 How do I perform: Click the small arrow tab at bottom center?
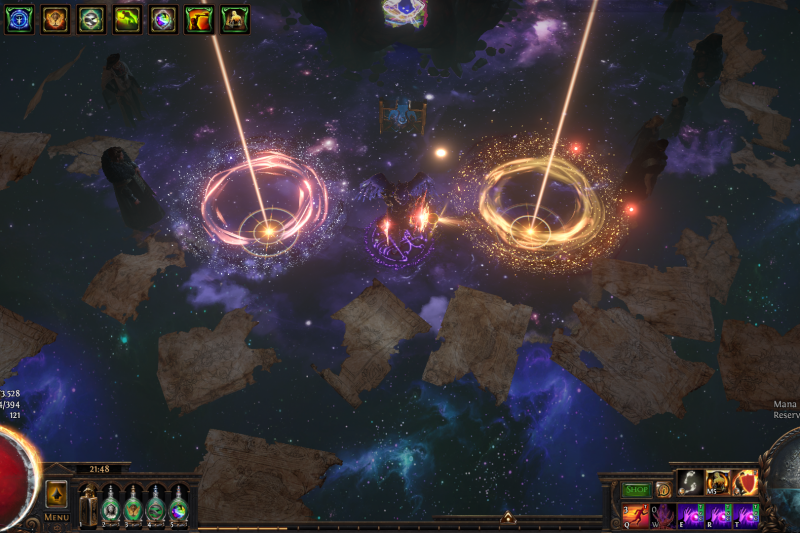[x=507, y=518]
